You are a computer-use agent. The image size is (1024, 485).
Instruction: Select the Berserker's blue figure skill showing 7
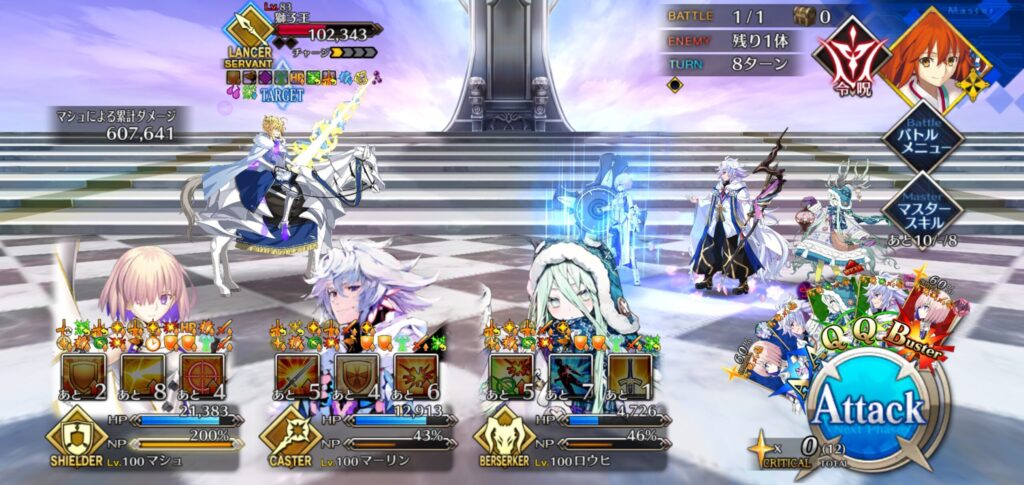569,376
